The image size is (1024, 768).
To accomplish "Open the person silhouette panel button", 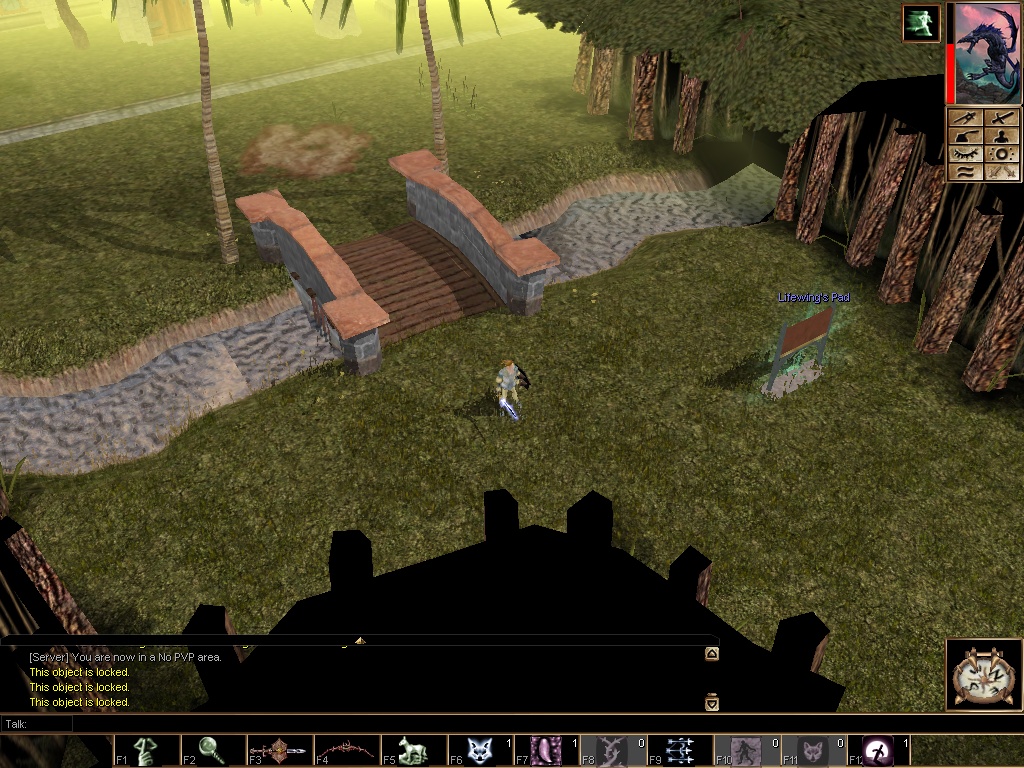I will [x=1002, y=136].
